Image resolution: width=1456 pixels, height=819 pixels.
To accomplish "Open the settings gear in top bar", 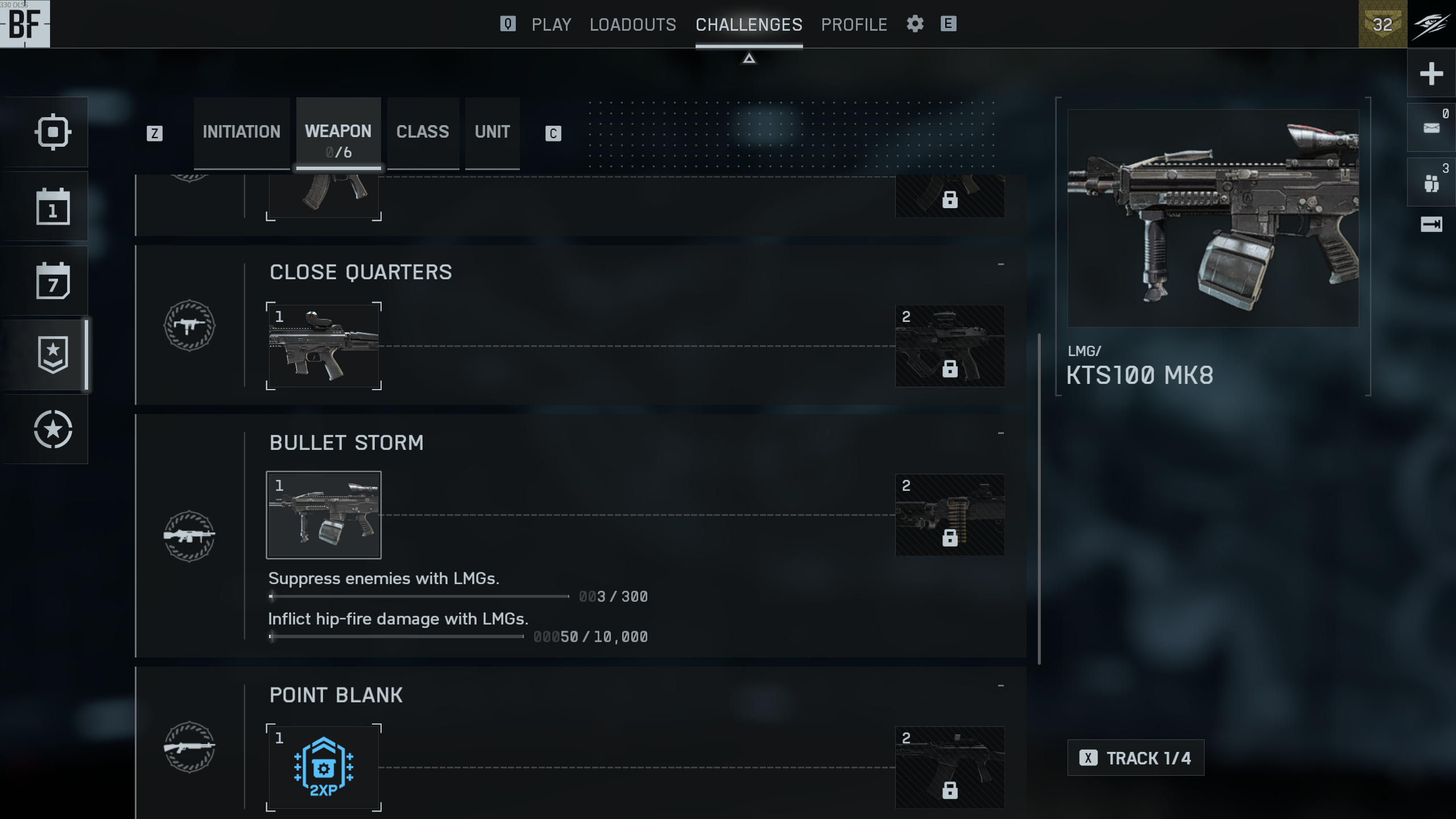I will (x=916, y=24).
